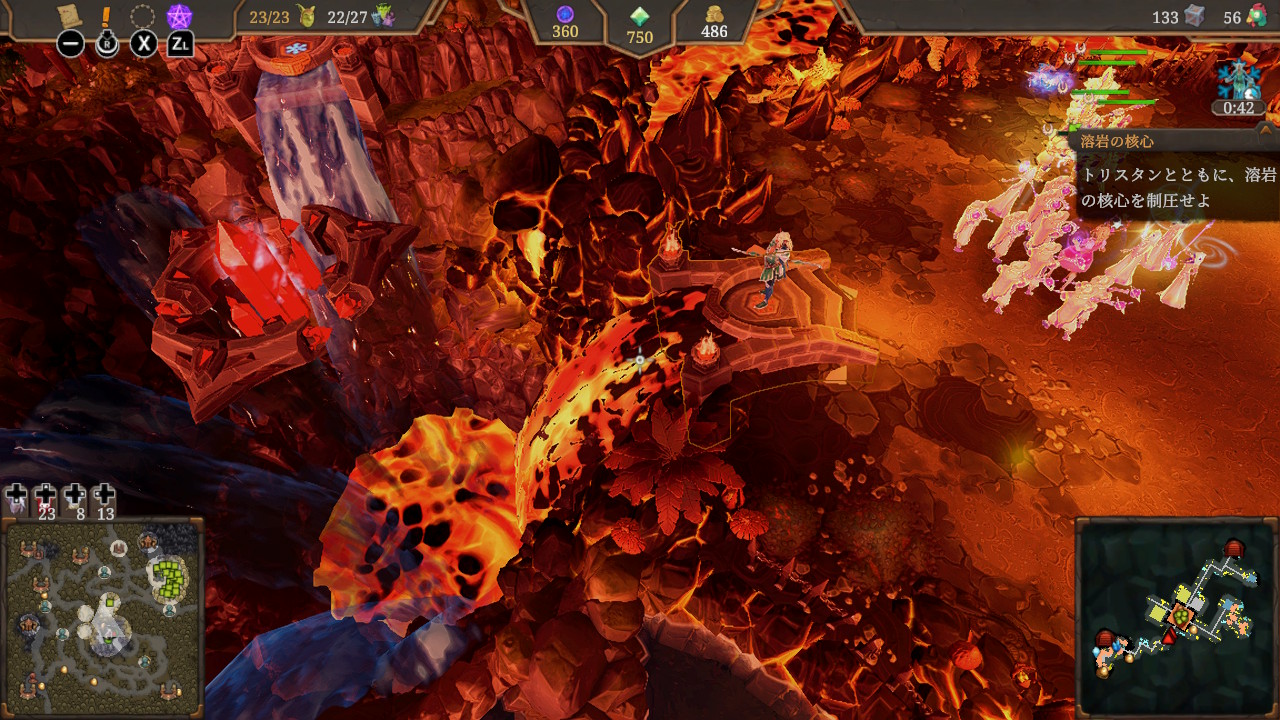Click the creature army population icon
This screenshot has width=1280, height=720.
(x=383, y=16)
